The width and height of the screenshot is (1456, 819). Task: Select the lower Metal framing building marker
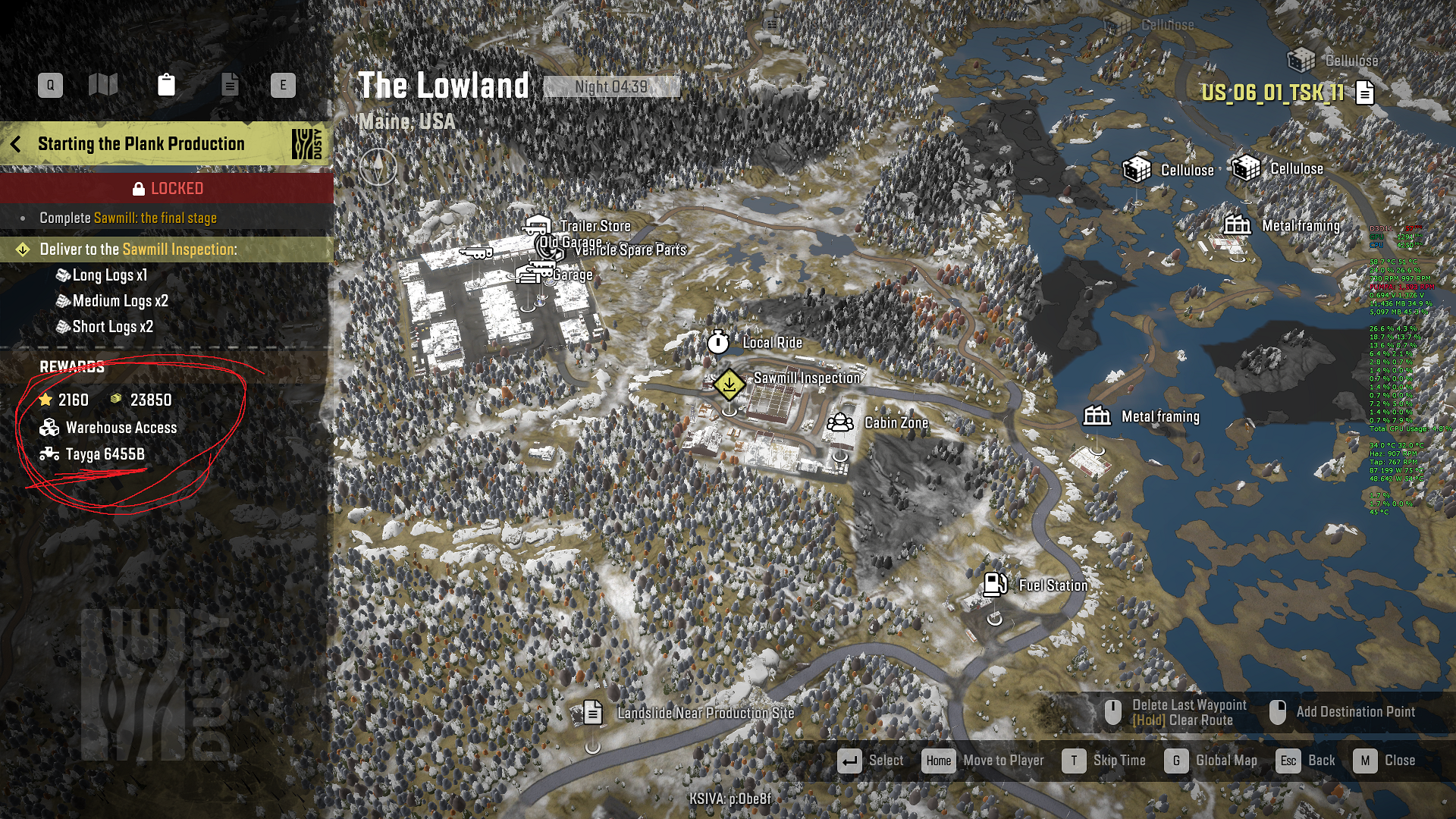pyautogui.click(x=1097, y=416)
